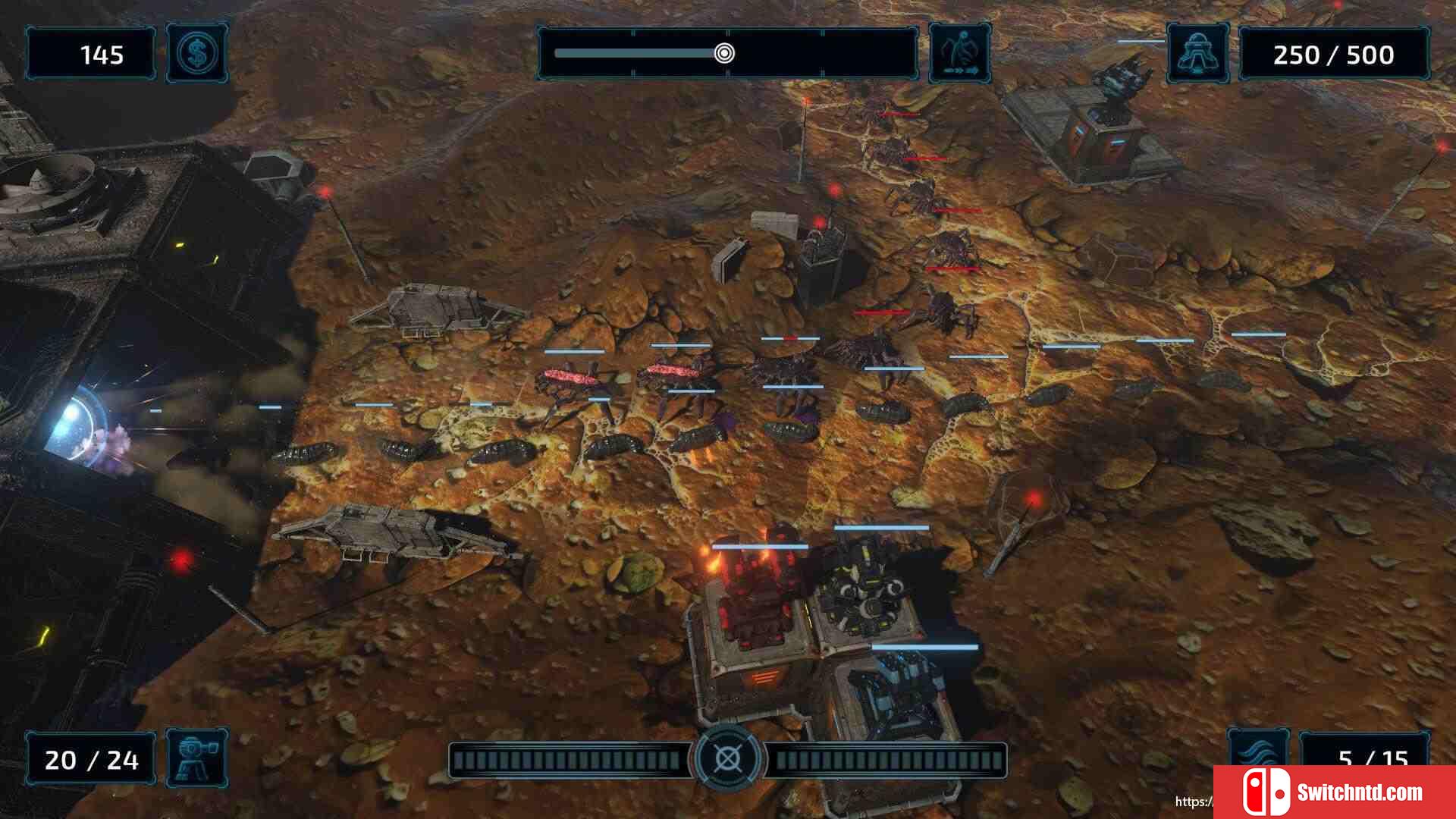Image resolution: width=1456 pixels, height=819 pixels.
Task: Click the wave progress slider handle
Action: pos(724,53)
